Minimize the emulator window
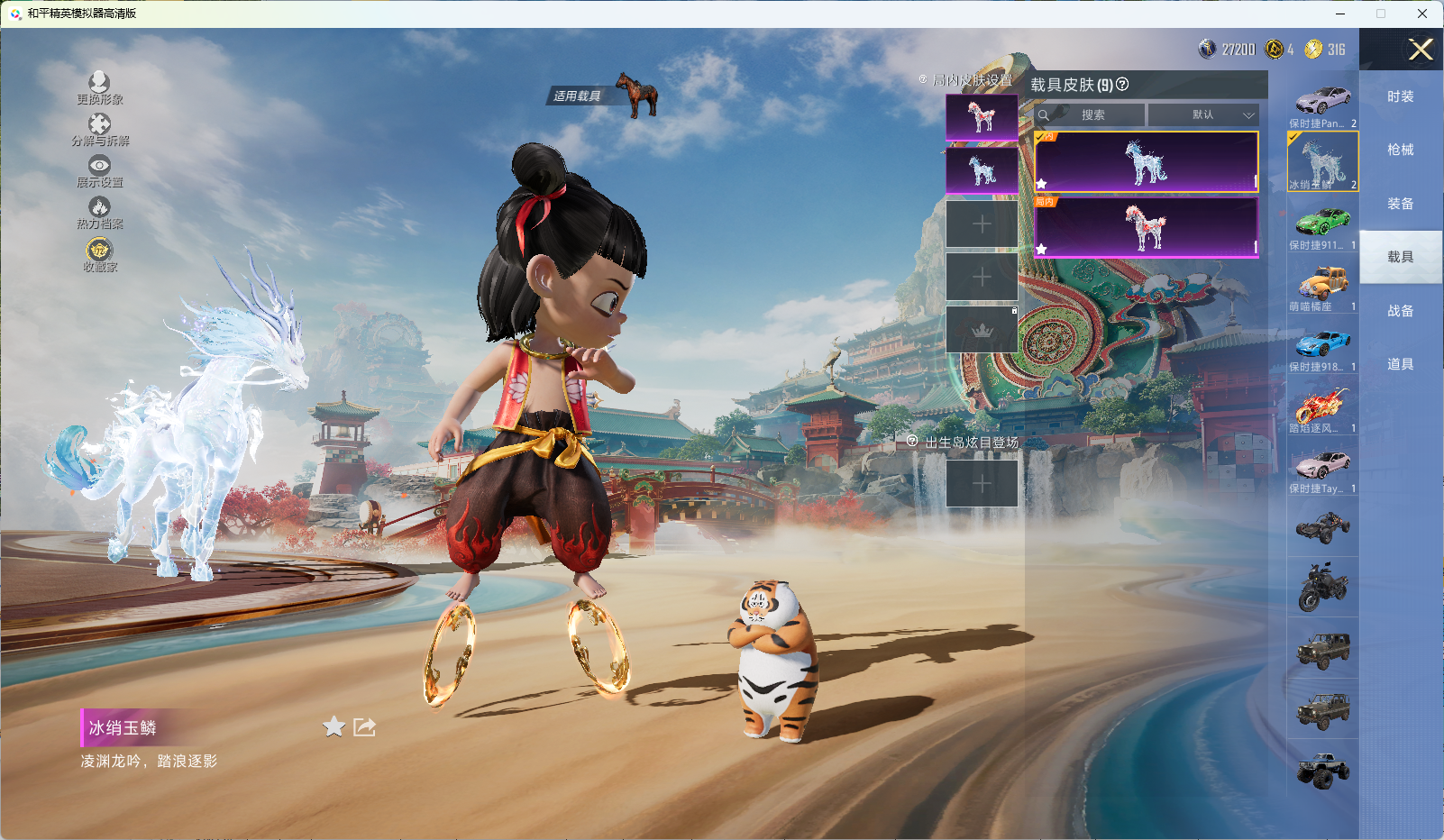Screen dimensions: 1444x840 click(x=1340, y=14)
